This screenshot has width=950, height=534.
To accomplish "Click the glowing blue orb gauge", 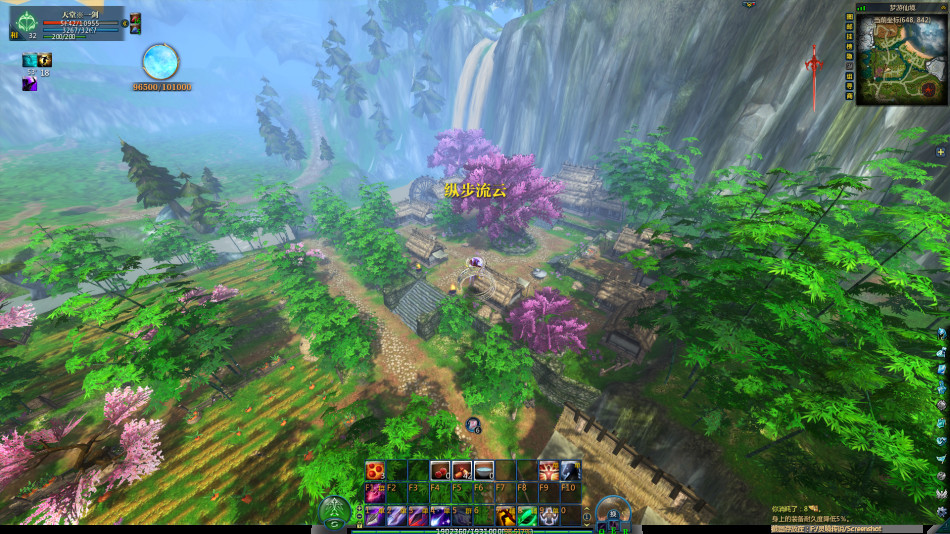I will tap(160, 62).
